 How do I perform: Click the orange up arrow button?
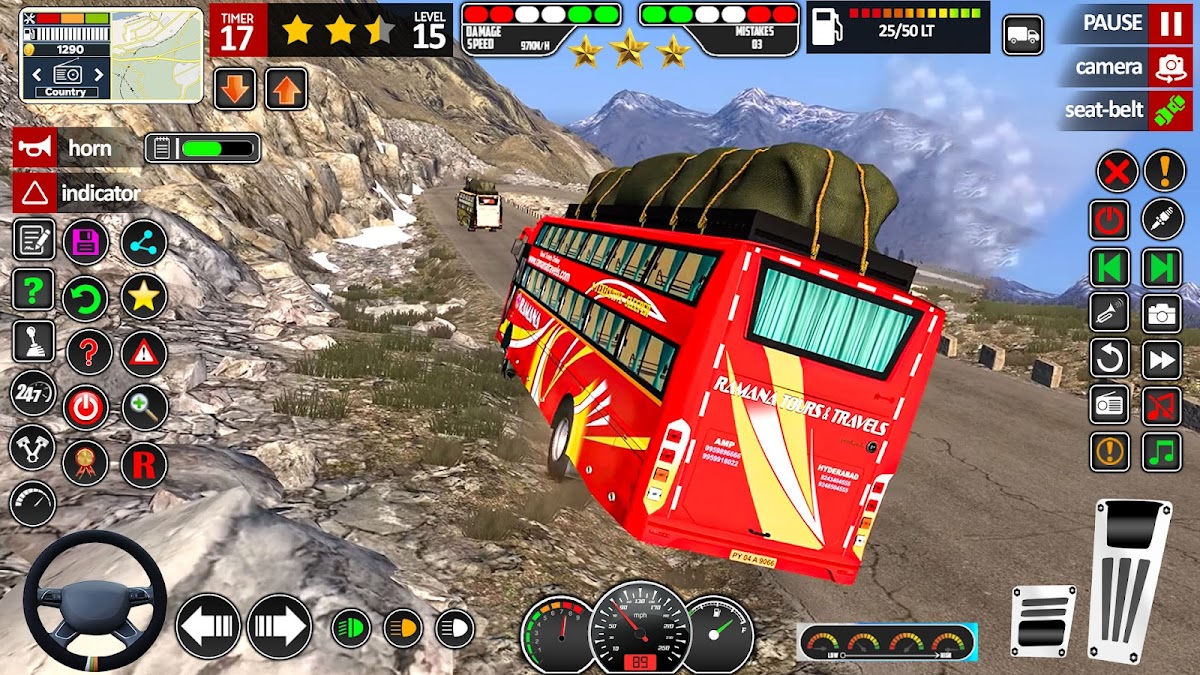tap(286, 89)
